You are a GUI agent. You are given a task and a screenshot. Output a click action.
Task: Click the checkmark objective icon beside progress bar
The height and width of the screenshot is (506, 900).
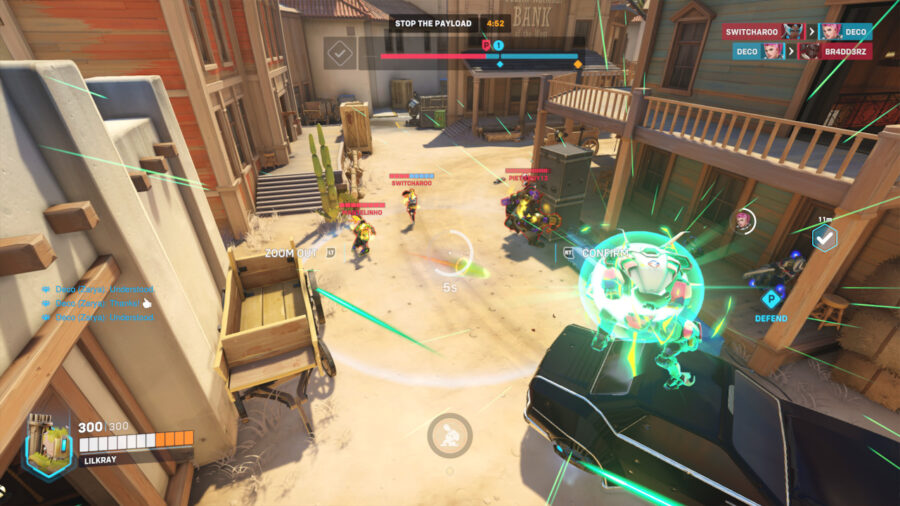[x=339, y=53]
